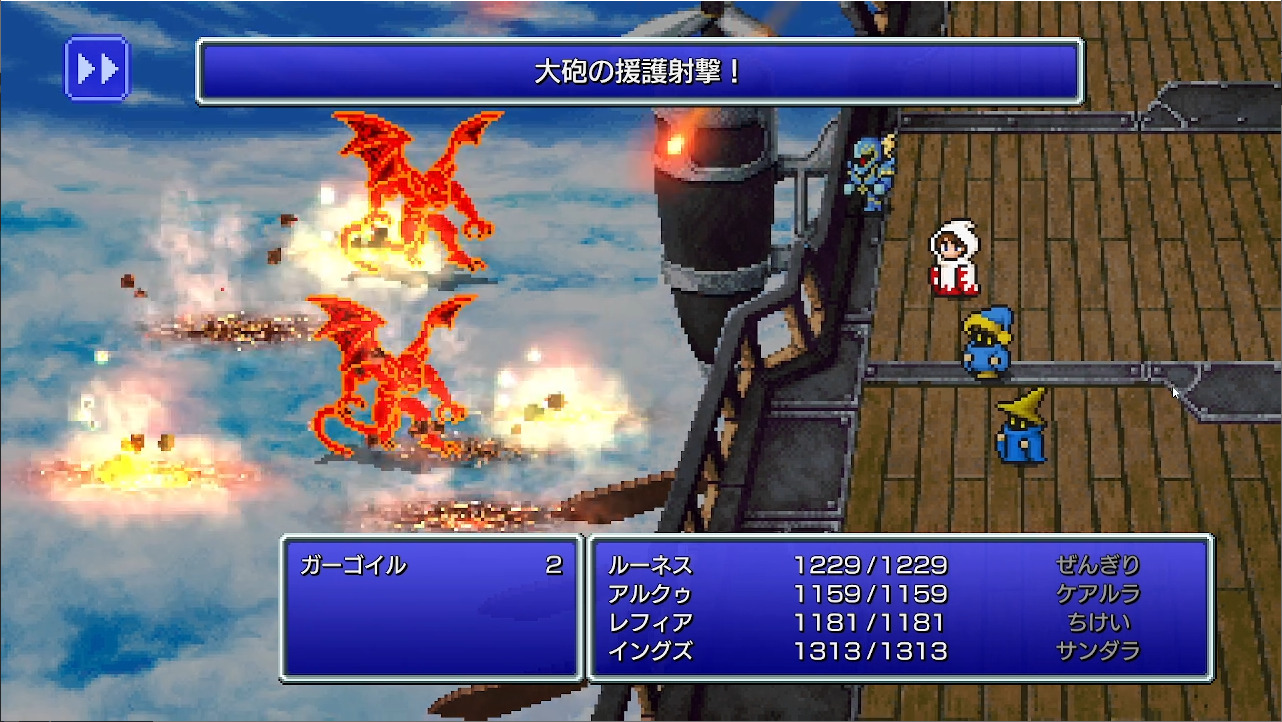Click イングズ to toggle his target selection
Screen dimensions: 1282x722
(651, 650)
